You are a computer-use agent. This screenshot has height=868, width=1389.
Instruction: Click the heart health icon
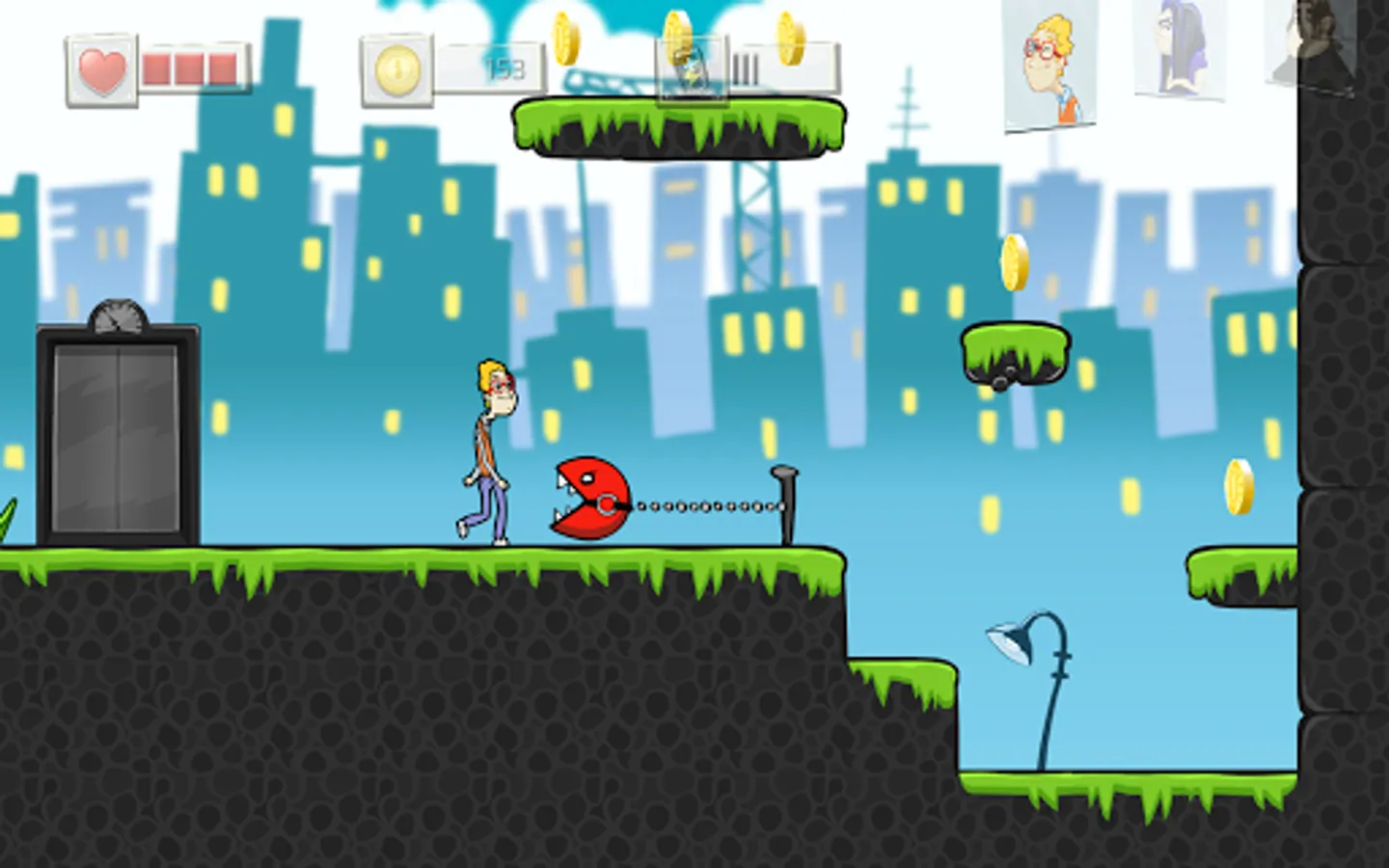tap(102, 69)
